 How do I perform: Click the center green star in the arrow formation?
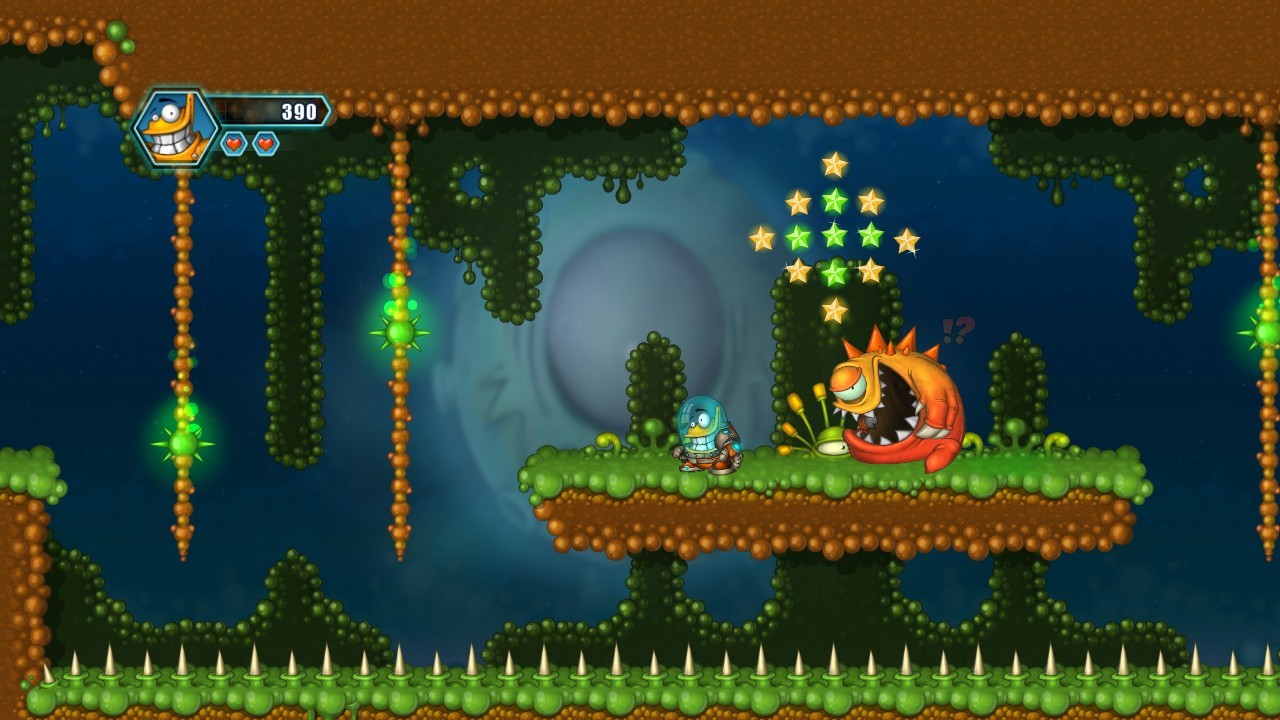pos(832,235)
